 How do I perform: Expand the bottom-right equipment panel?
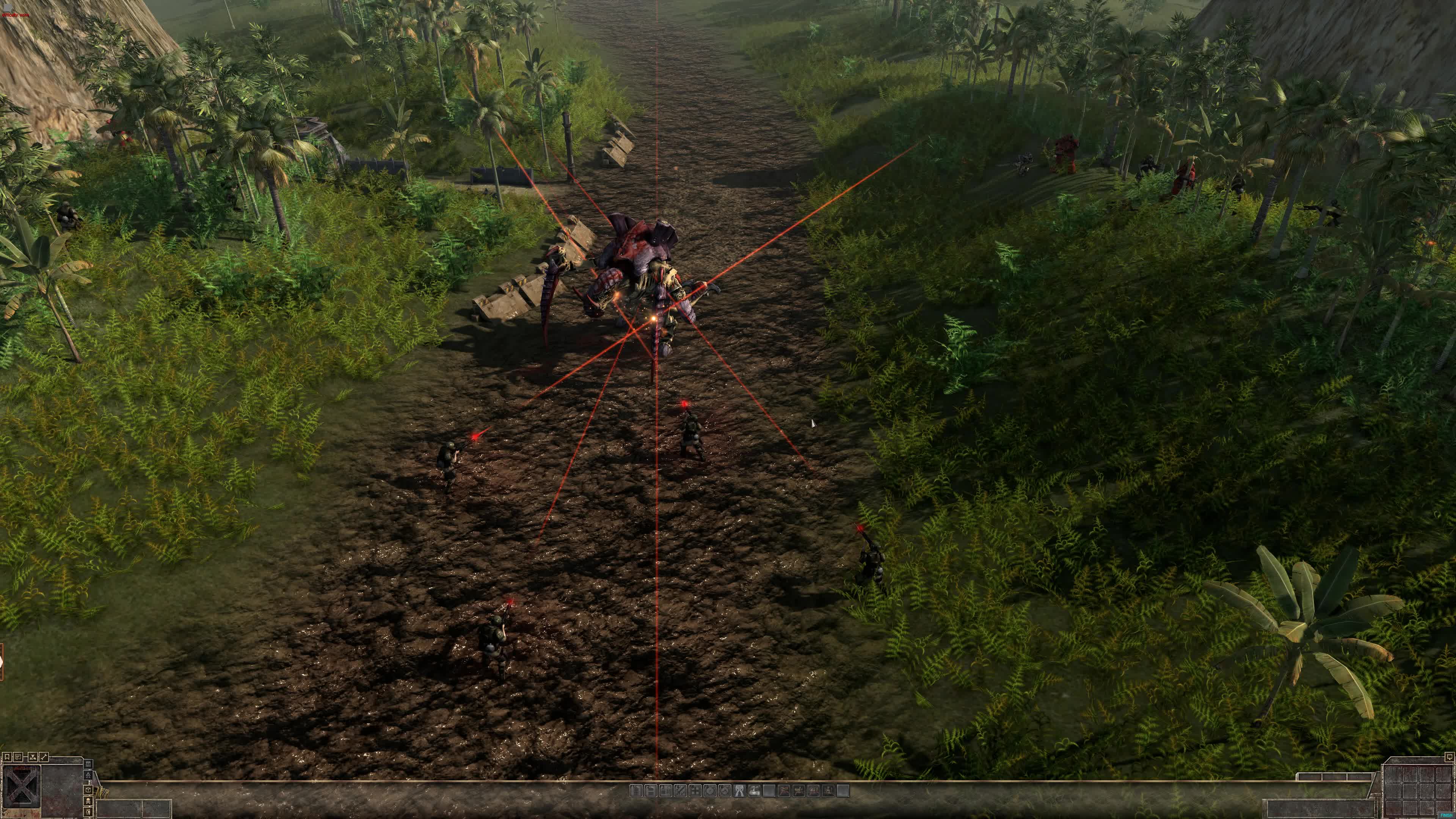click(x=1449, y=758)
